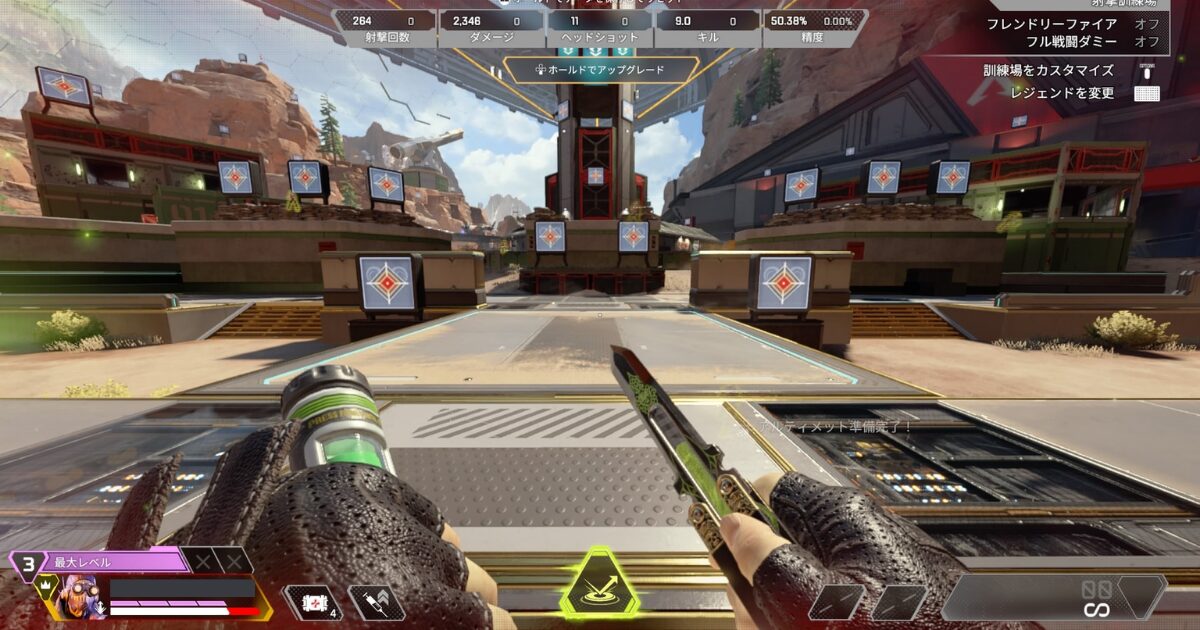1200x630 pixels.
Task: Choose レジェンドを変更 to switch legend
Action: click(x=1062, y=93)
